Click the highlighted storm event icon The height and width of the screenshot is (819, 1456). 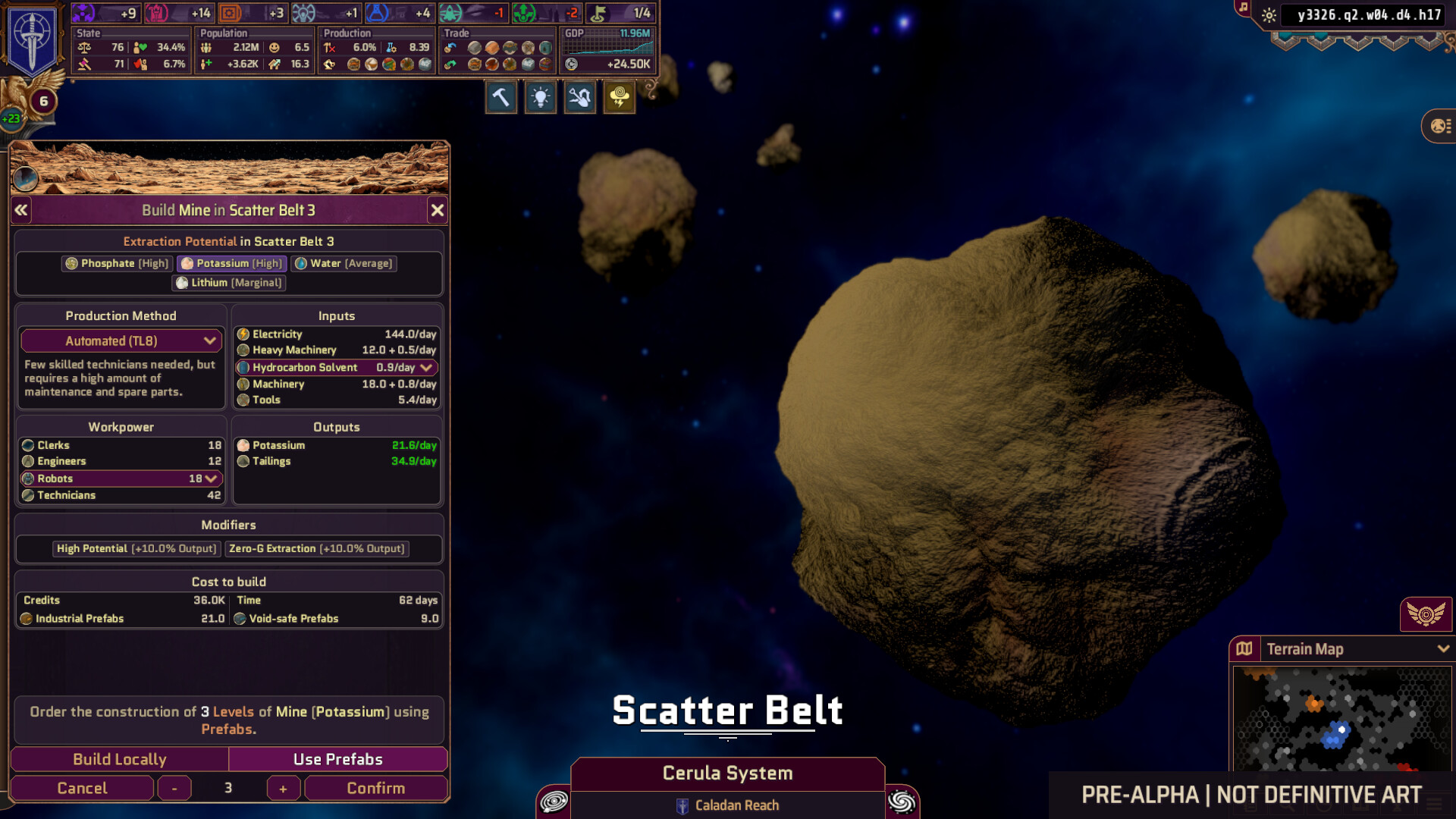pos(619,96)
